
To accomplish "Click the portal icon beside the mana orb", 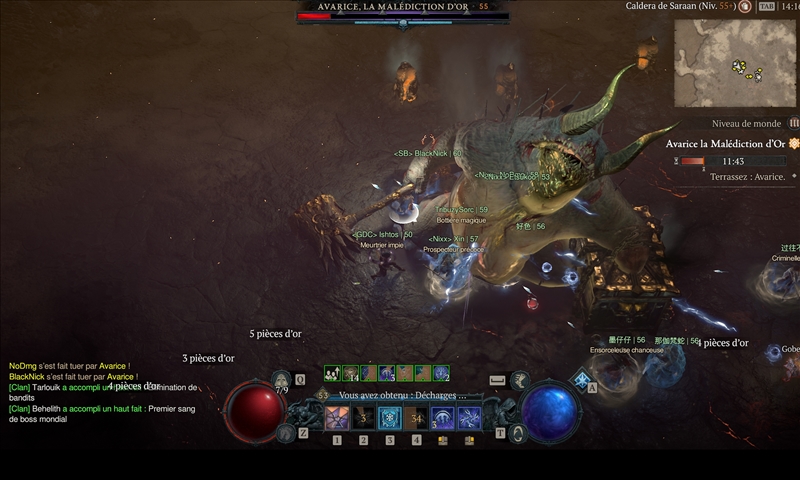I will (517, 433).
